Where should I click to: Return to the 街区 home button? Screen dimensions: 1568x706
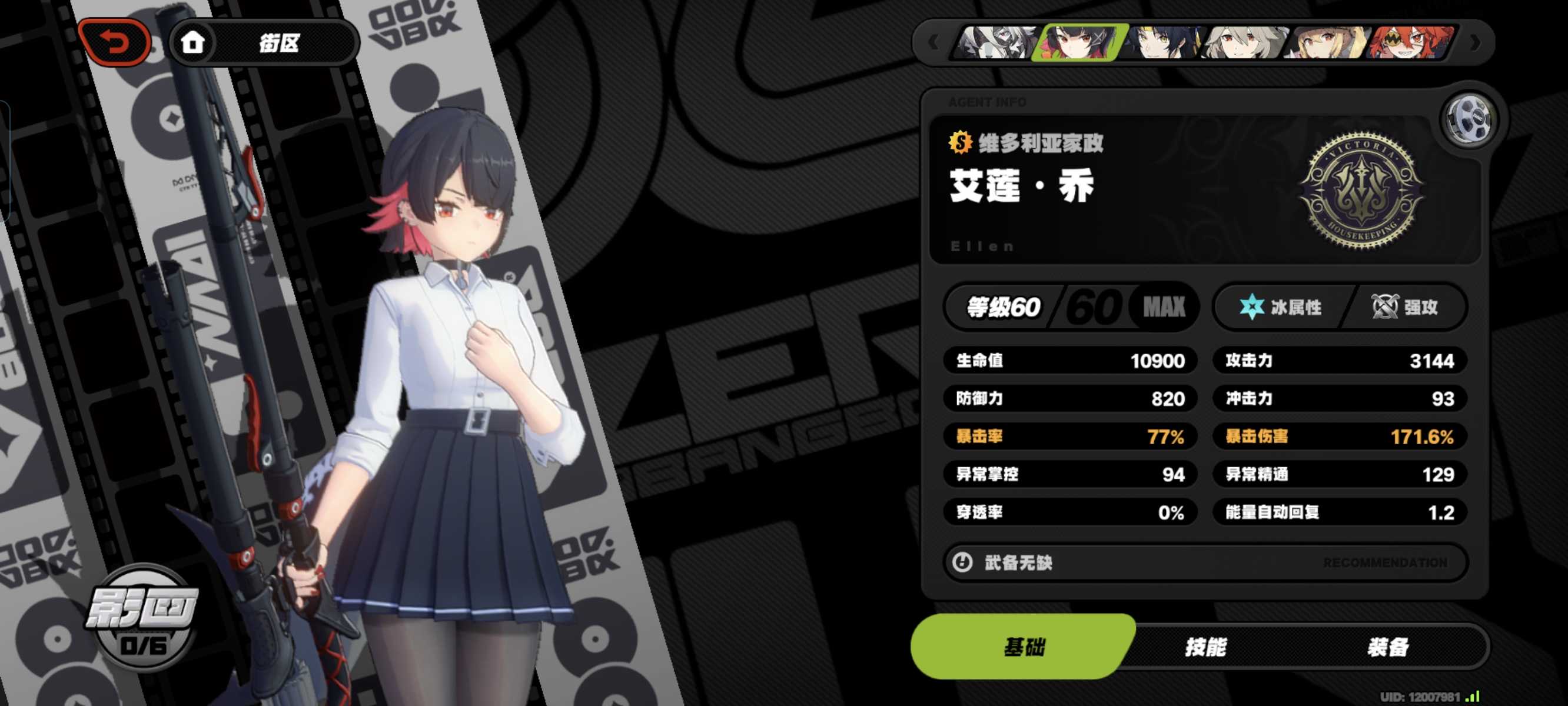point(263,42)
